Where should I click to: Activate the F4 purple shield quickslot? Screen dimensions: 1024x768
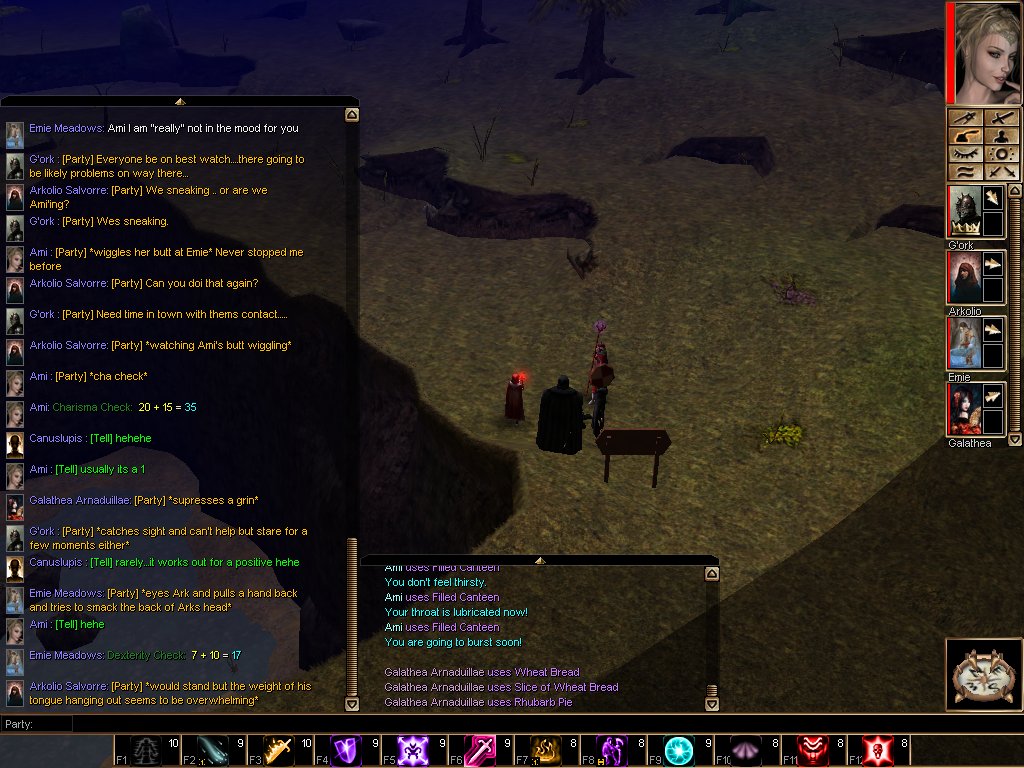[x=346, y=750]
